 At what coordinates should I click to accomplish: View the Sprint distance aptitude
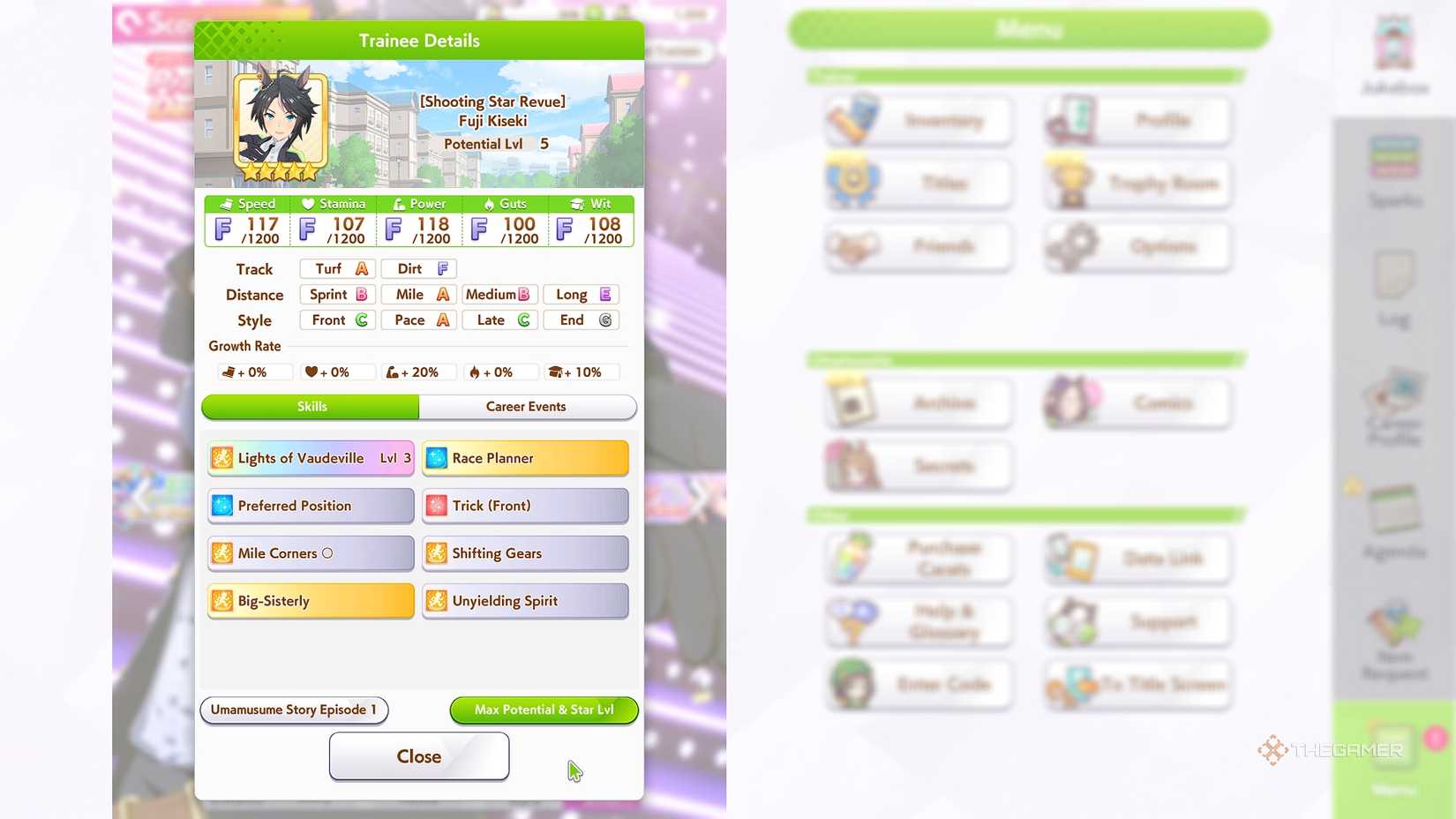click(337, 294)
